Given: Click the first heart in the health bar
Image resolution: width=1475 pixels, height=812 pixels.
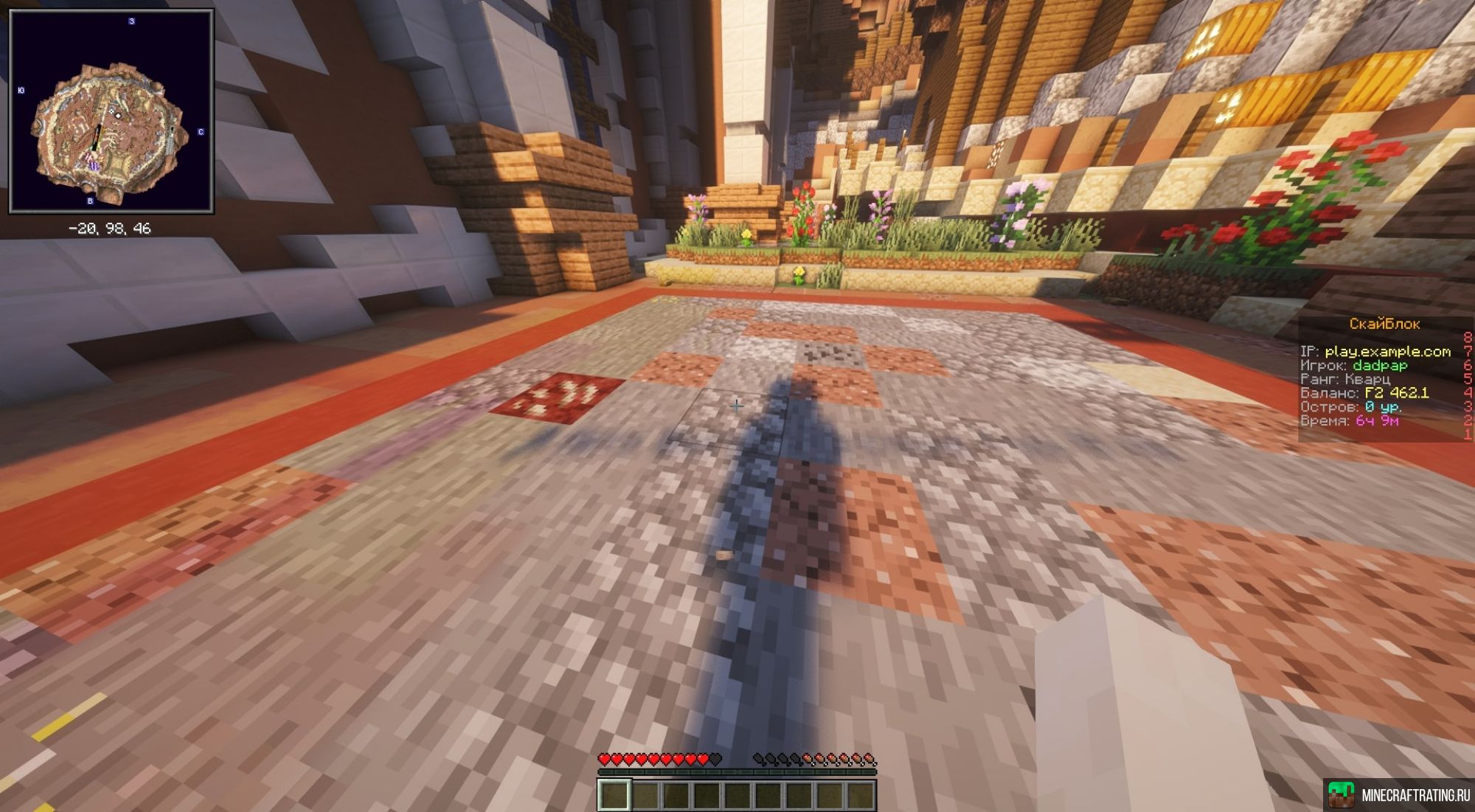Looking at the screenshot, I should [605, 759].
